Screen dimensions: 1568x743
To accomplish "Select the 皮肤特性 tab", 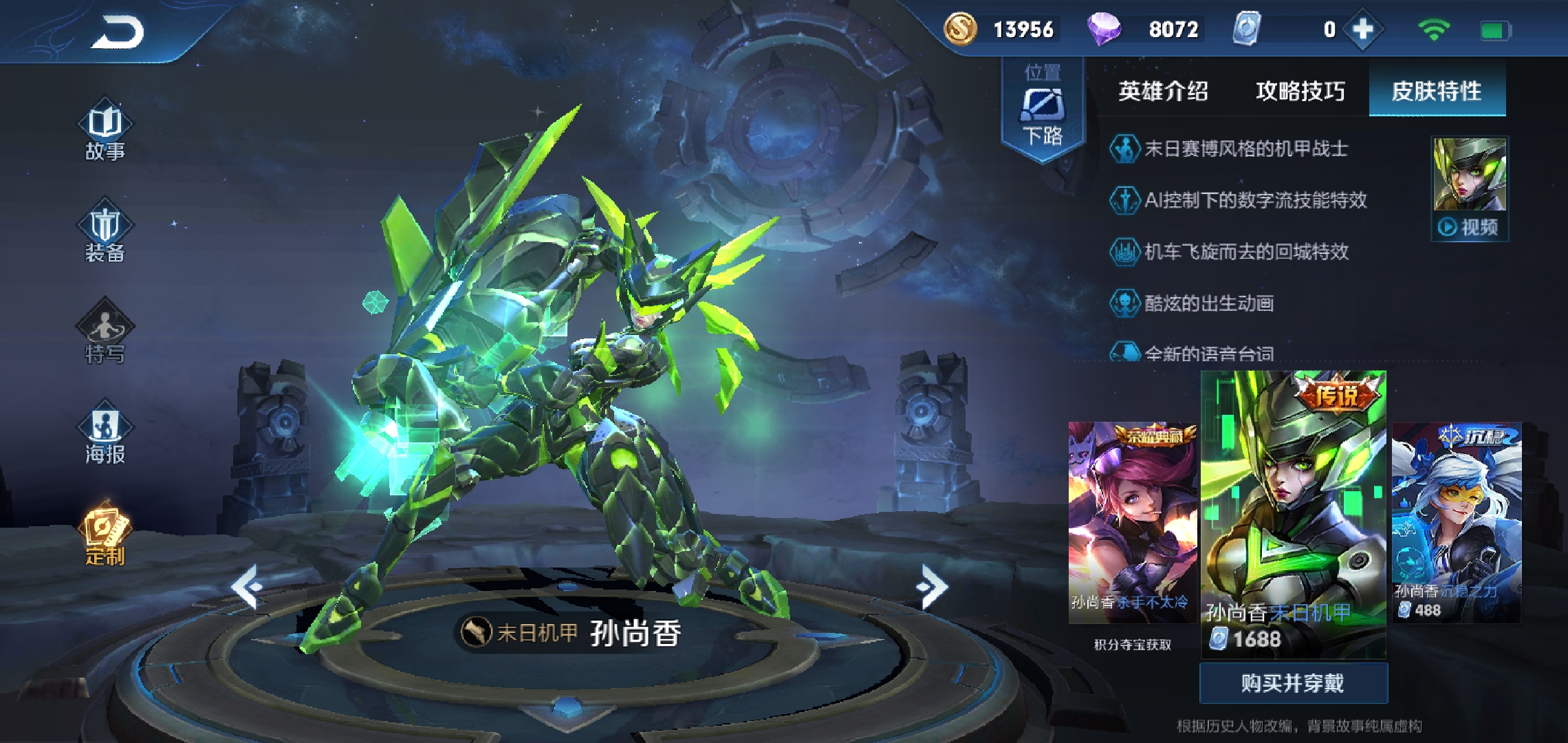I will click(1437, 91).
